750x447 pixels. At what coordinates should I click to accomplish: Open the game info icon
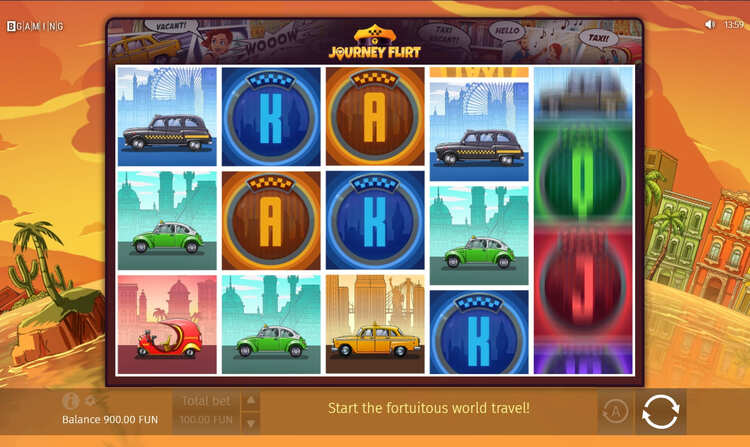[x=70, y=401]
